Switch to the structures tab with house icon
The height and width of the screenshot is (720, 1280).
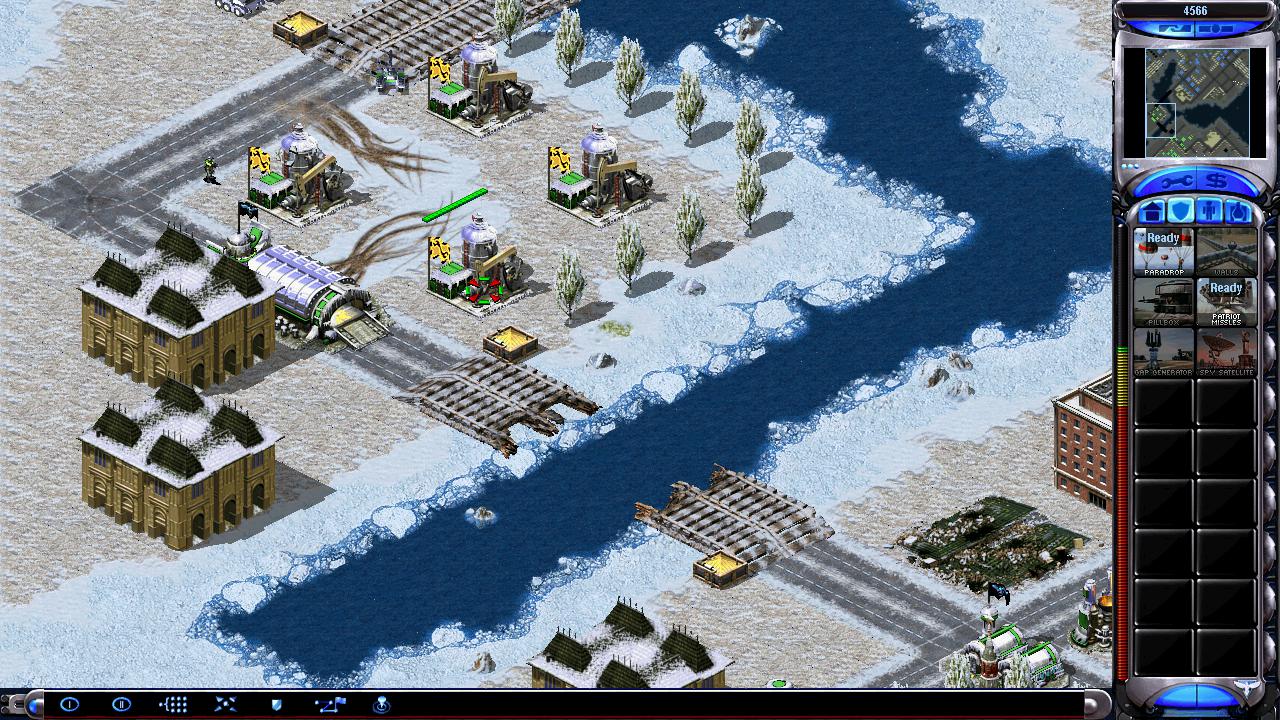tap(1151, 211)
